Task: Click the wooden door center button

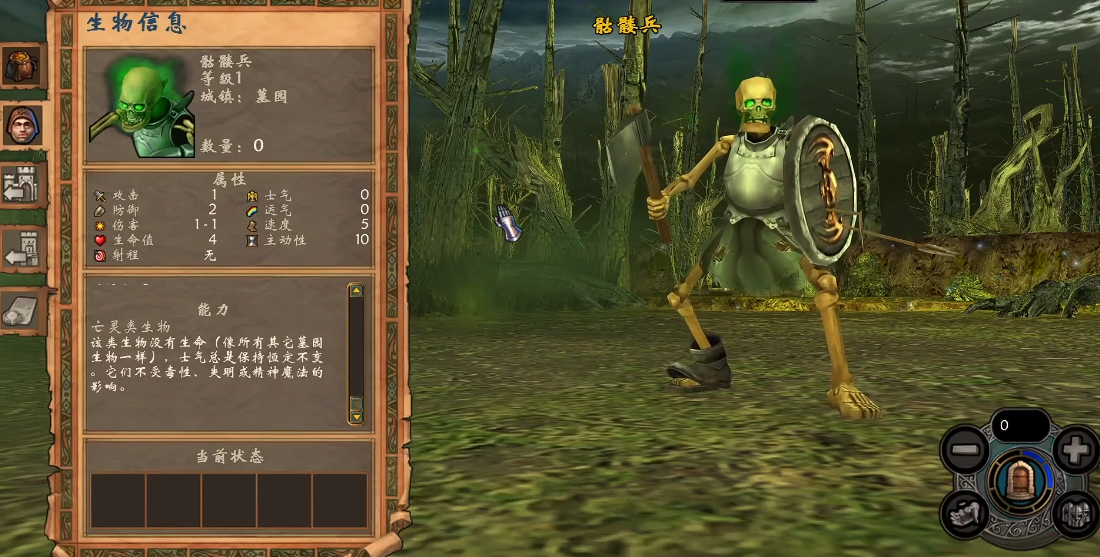Action: click(1020, 480)
